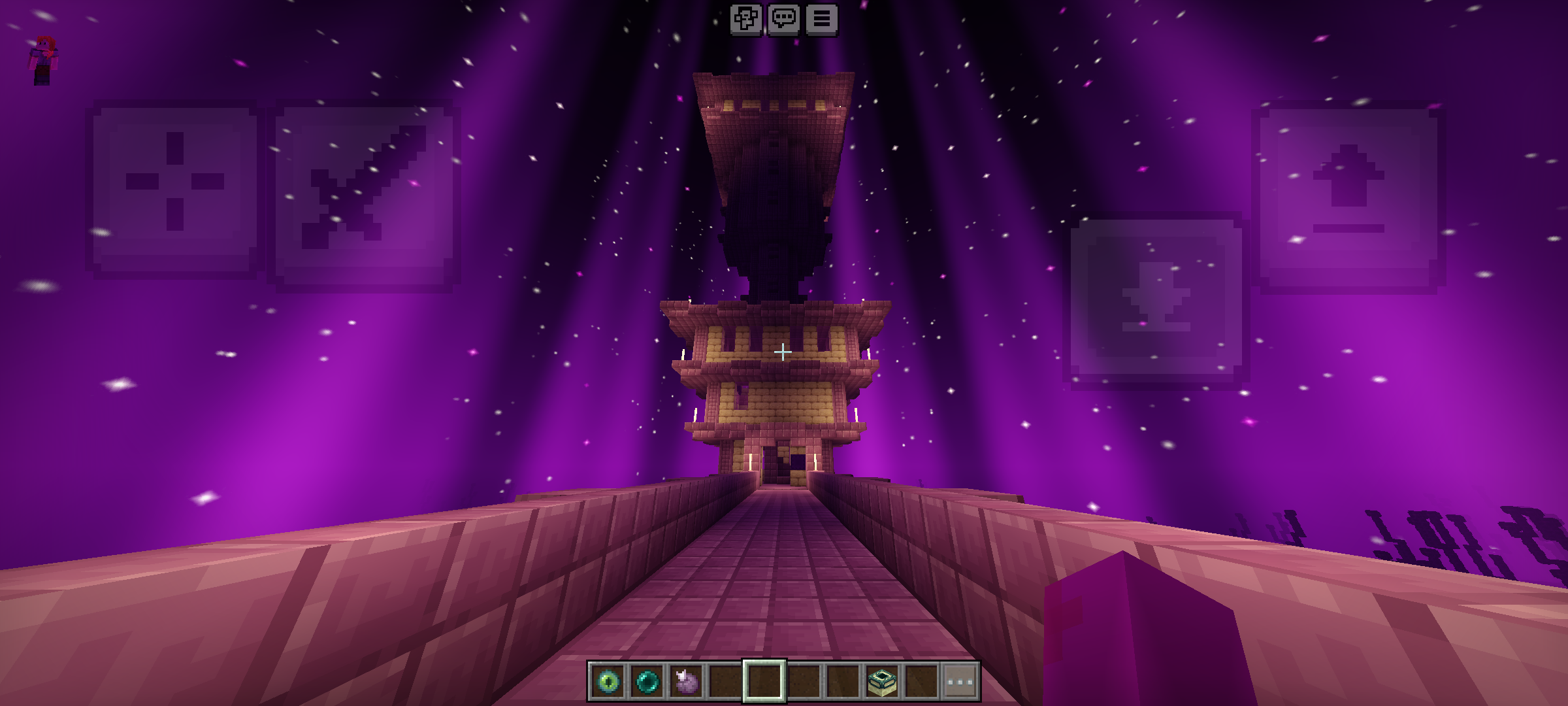Open the chat speech bubble button
This screenshot has height=706, width=1568.
click(783, 19)
